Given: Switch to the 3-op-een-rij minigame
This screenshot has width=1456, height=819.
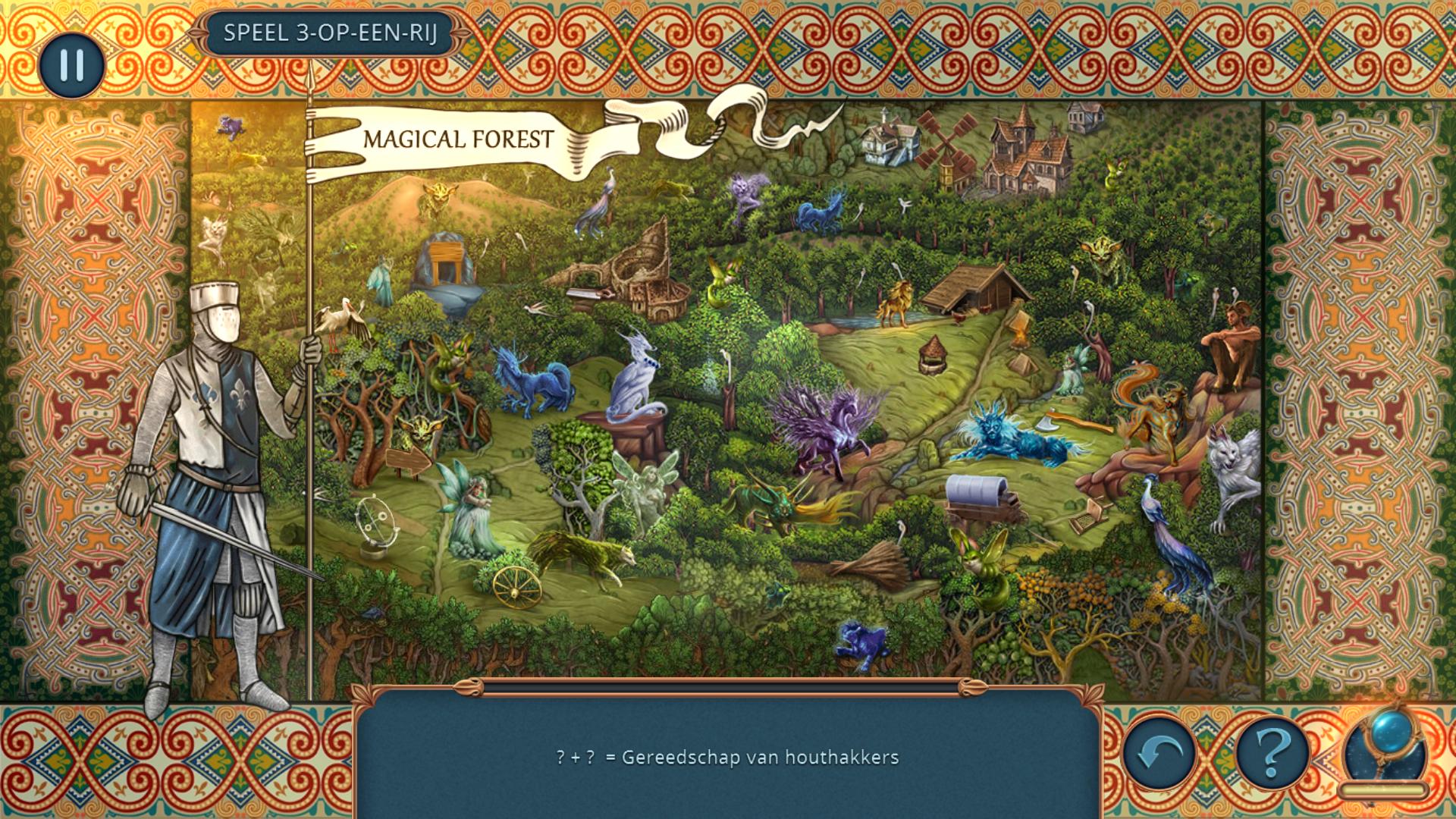Looking at the screenshot, I should tap(331, 33).
